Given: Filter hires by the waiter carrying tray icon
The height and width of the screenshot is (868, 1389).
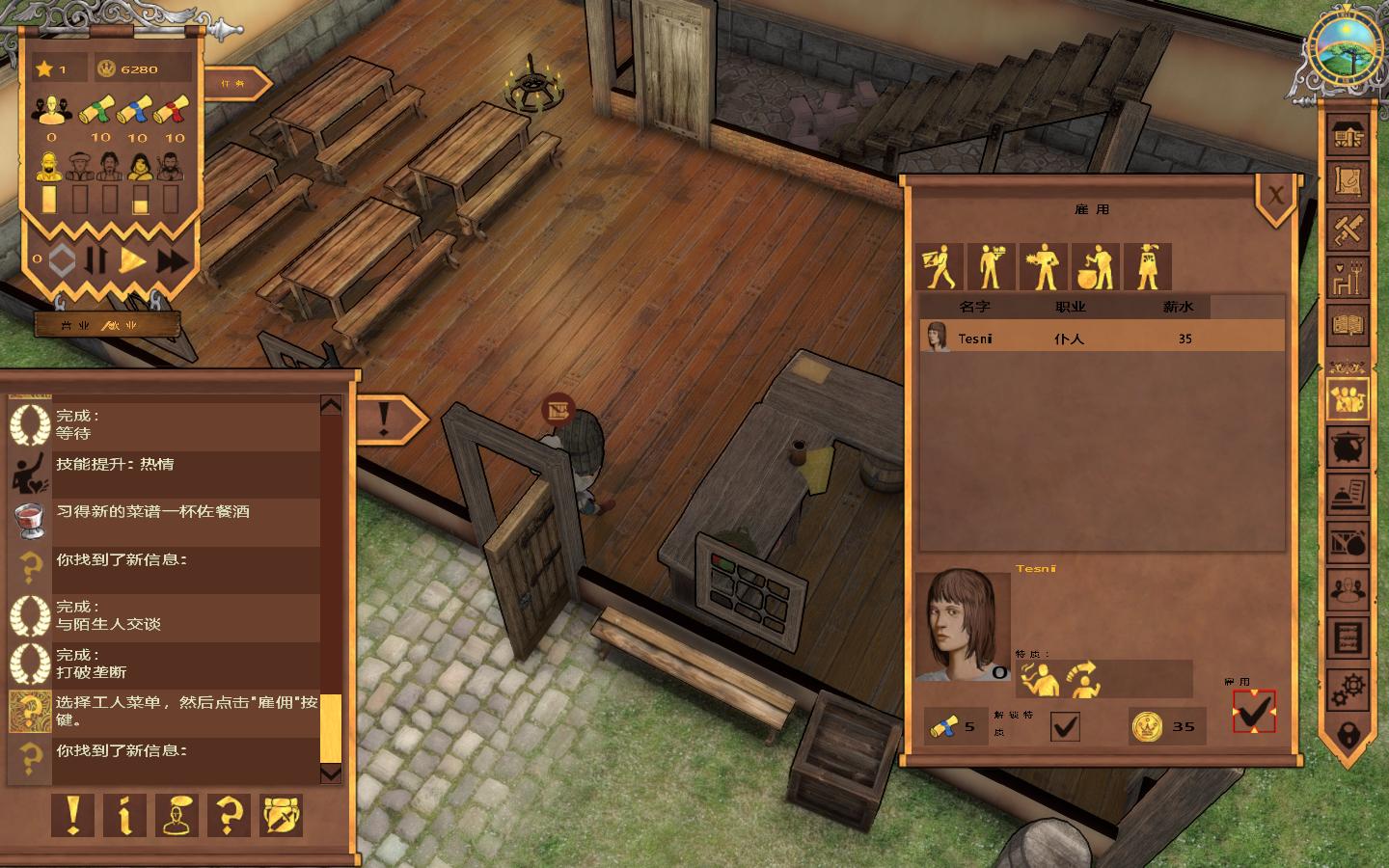Looking at the screenshot, I should (x=991, y=267).
